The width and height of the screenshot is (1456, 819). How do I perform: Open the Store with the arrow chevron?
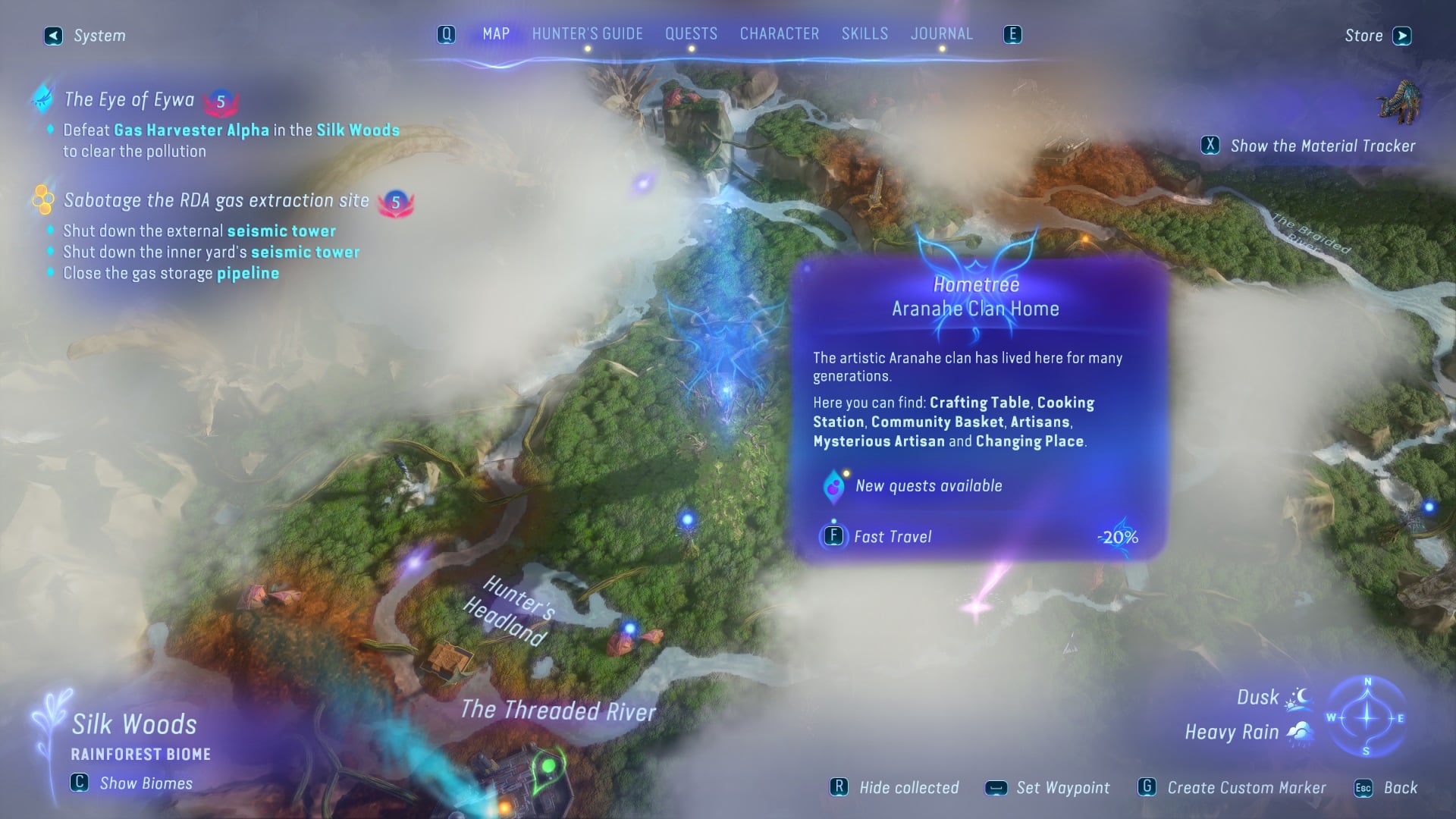tap(1403, 35)
